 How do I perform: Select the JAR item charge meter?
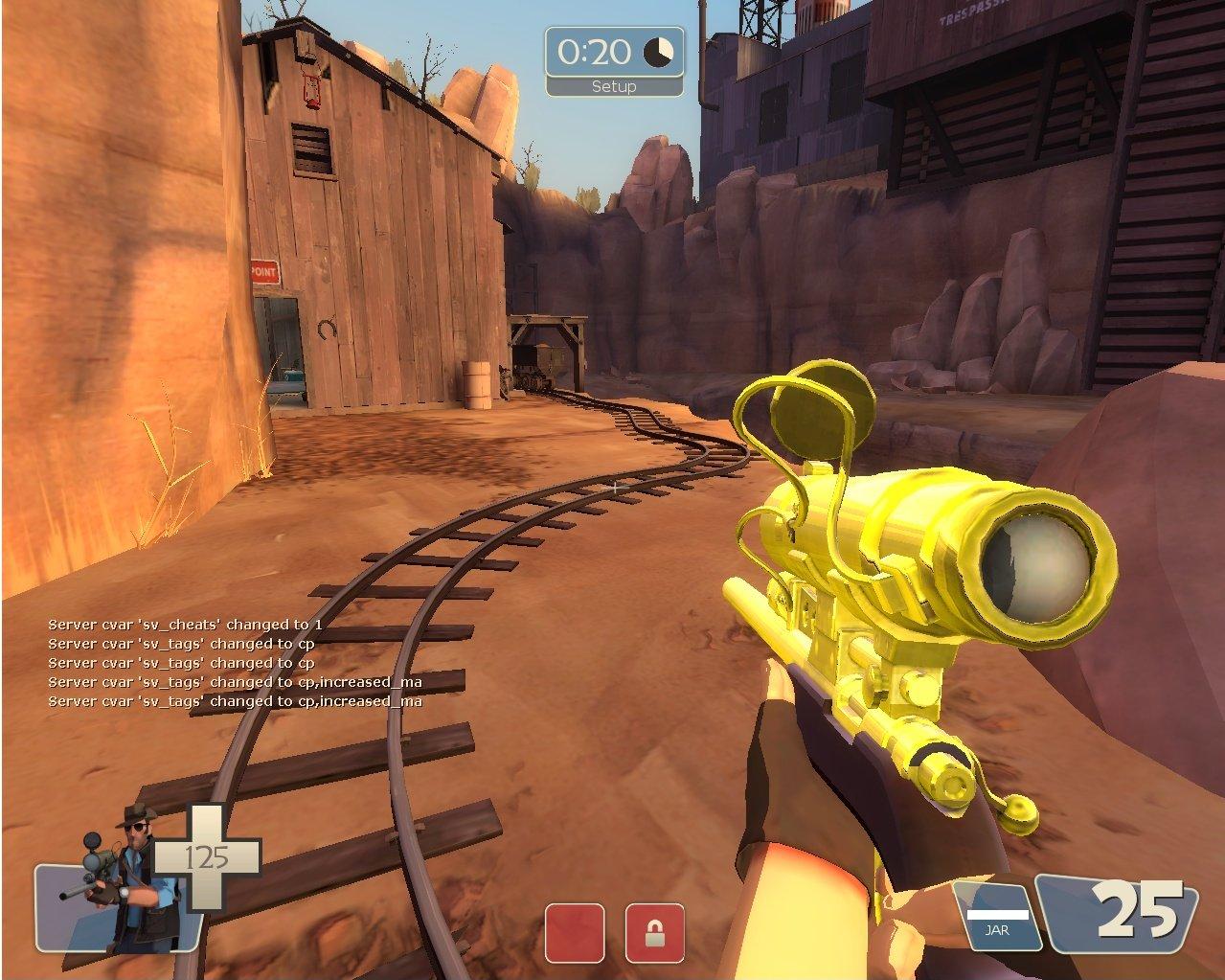(997, 917)
